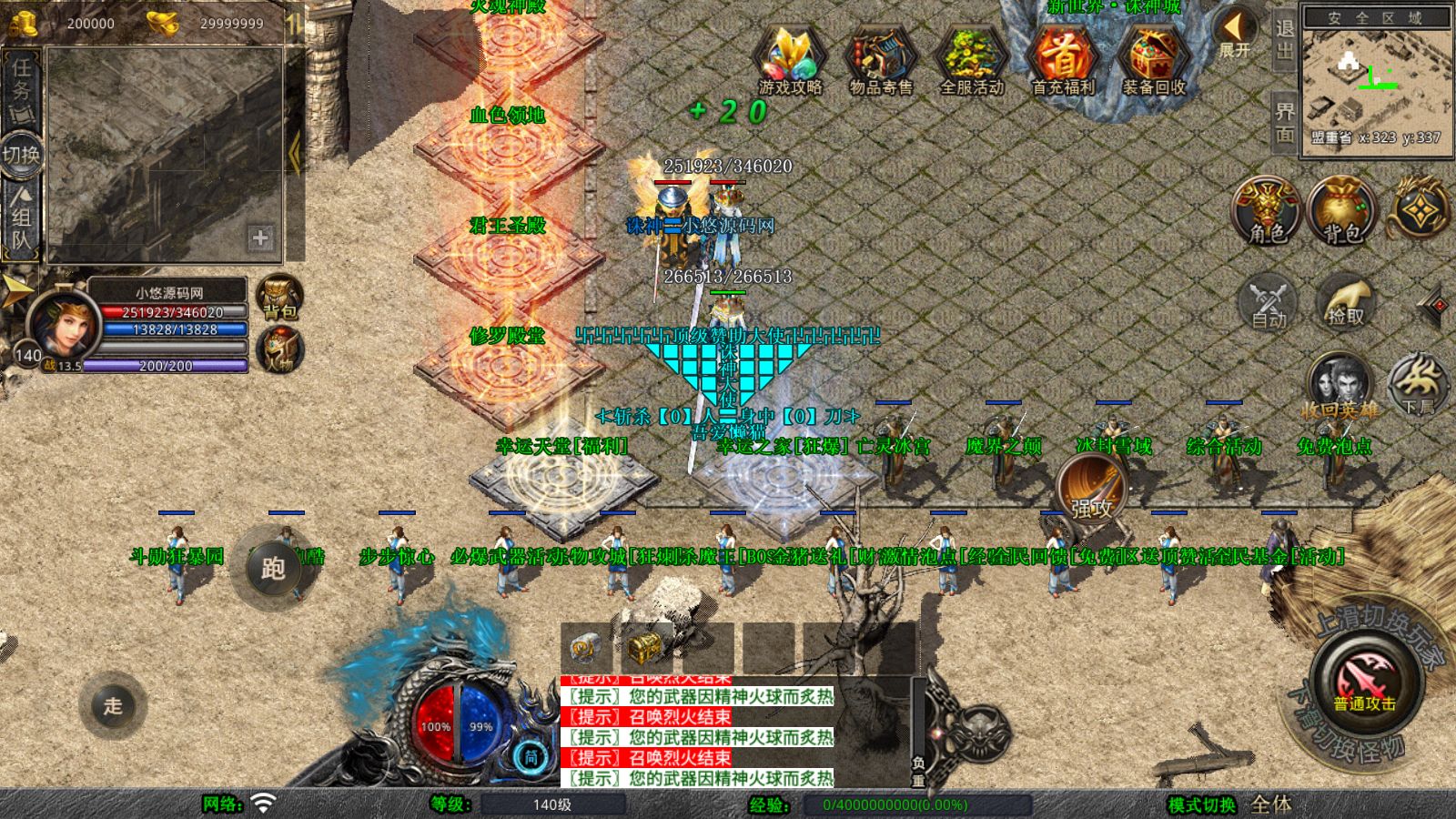The width and height of the screenshot is (1456, 819).
Task: Open the 背包 bag button near minimap
Action: (x=1341, y=211)
